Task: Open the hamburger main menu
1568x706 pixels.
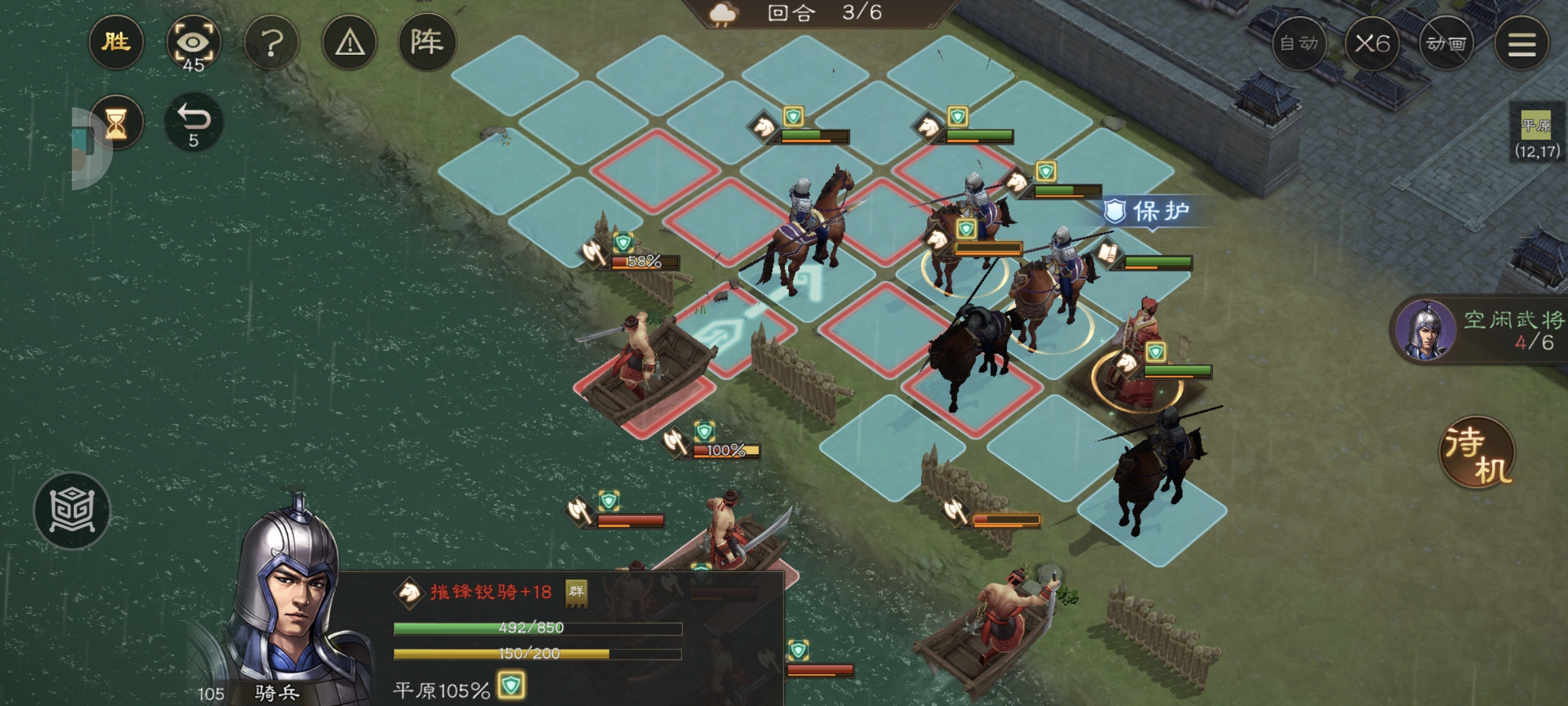Action: coord(1522,44)
